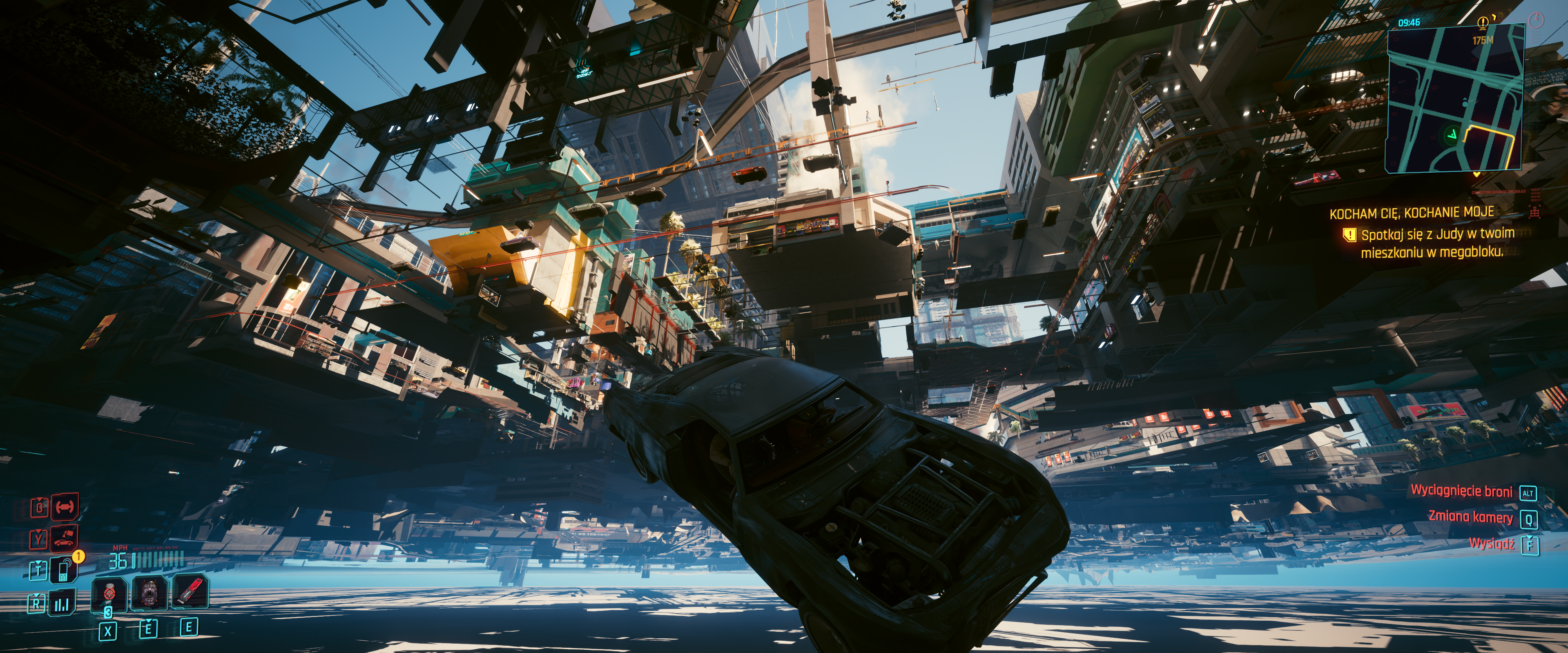Open the radio signal-bars icon

tap(62, 604)
